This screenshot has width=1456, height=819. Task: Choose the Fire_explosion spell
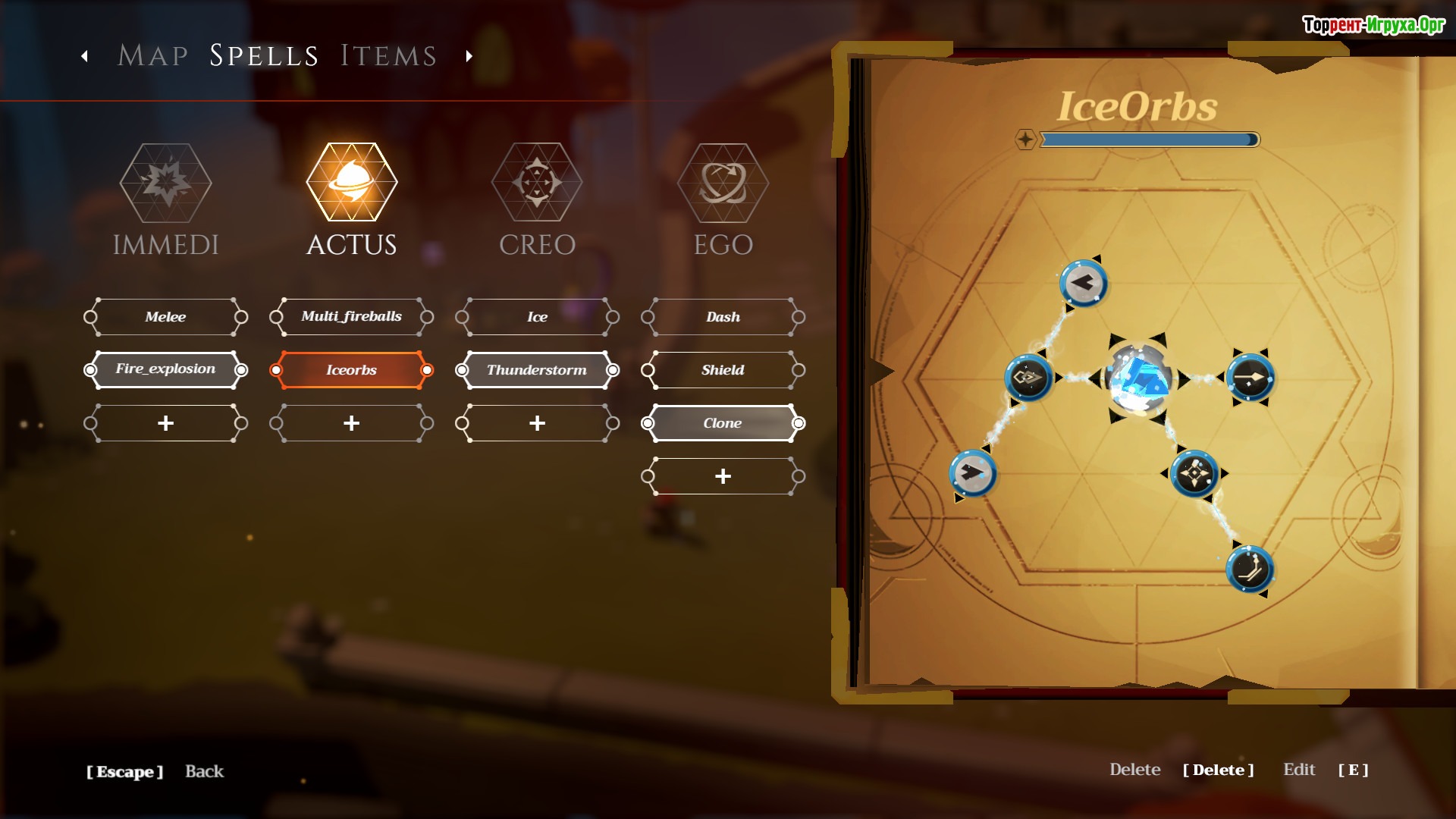pos(165,370)
